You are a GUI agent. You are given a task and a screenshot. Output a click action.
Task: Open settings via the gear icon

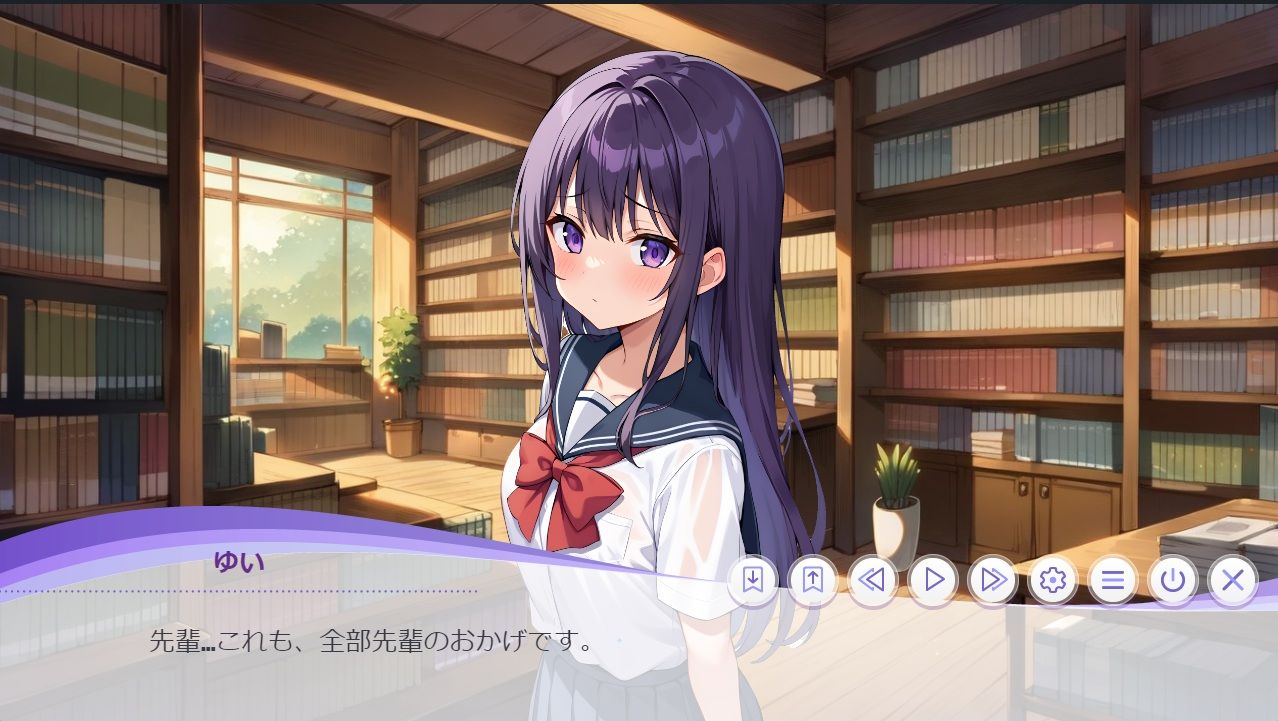[1053, 580]
